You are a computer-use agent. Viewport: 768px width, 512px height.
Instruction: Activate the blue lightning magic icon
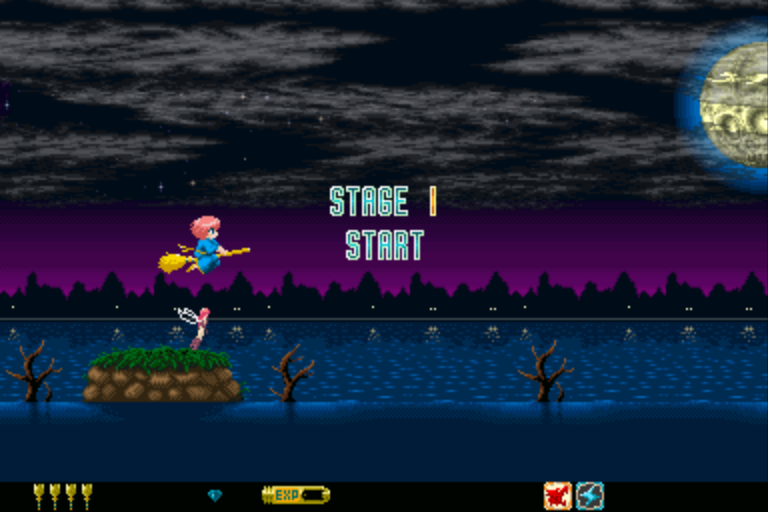(590, 495)
